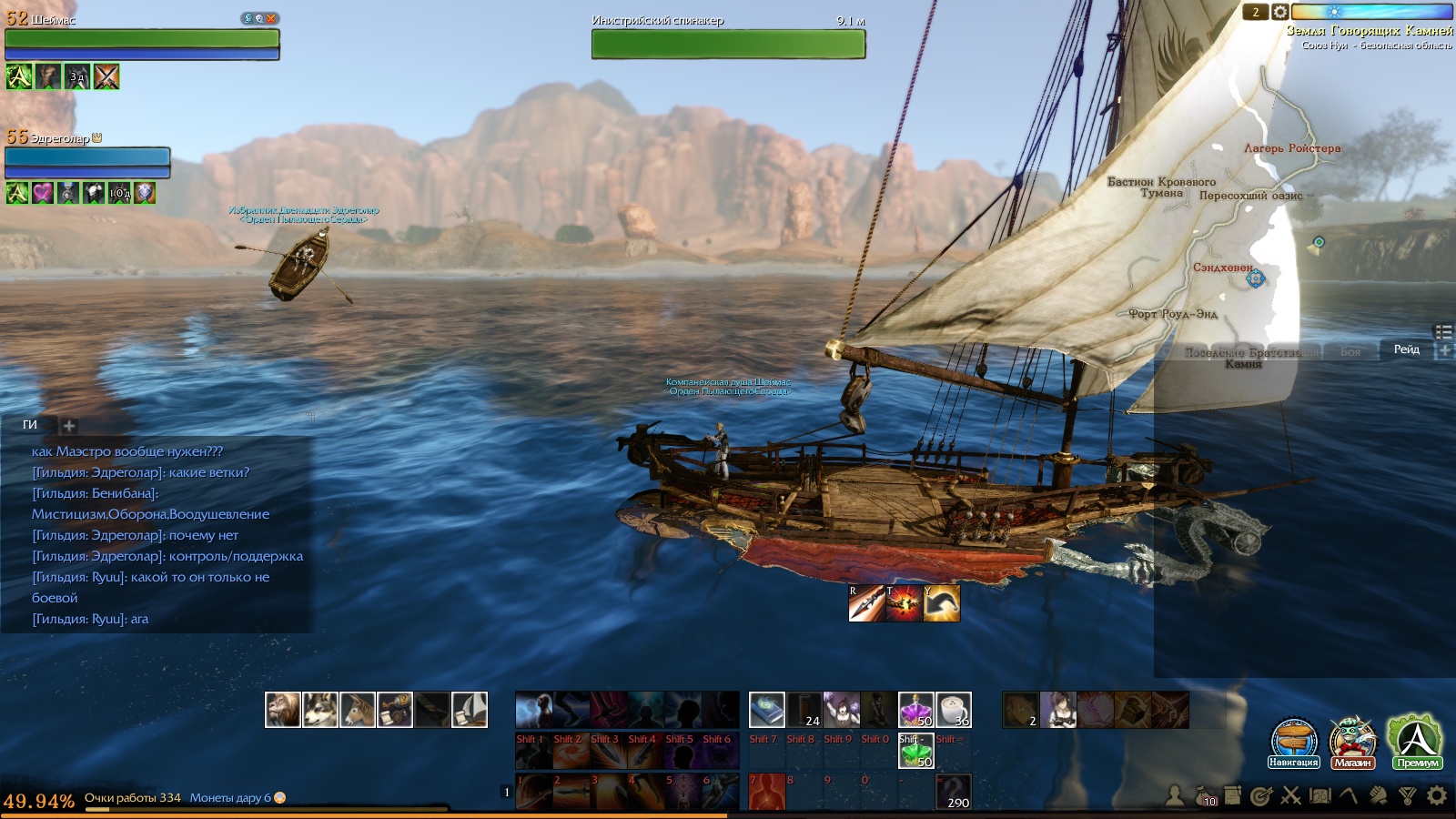Click the orange X on Шеймас frame
1456x819 pixels.
270,18
